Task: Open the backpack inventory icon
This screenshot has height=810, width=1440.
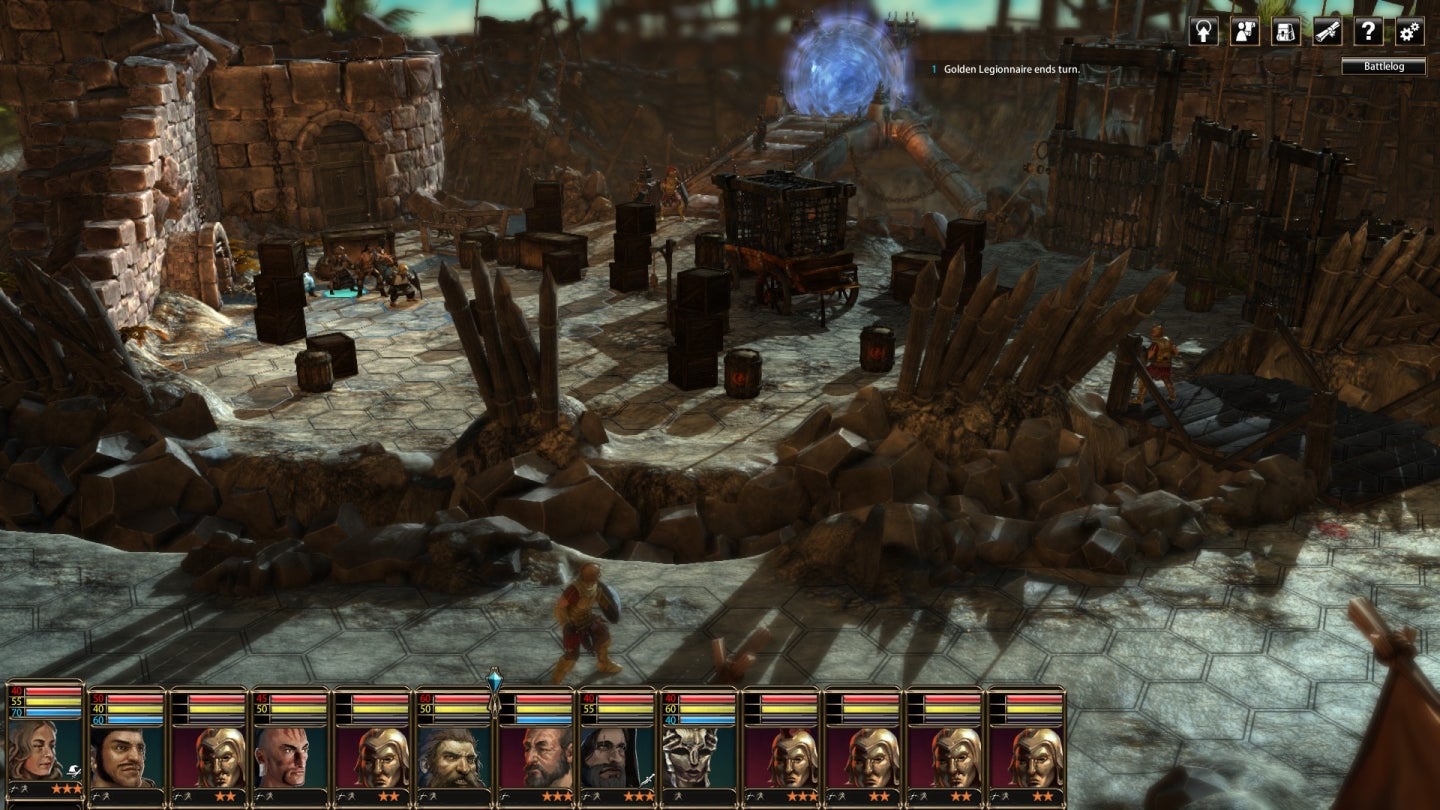Action: point(1286,31)
